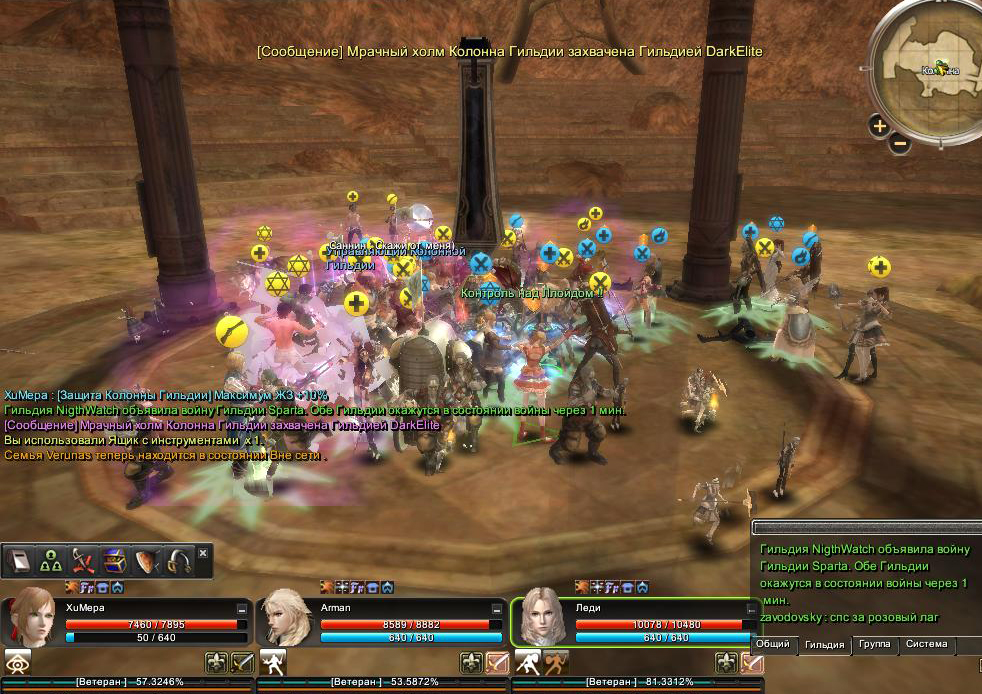The height and width of the screenshot is (694, 982).
Task: Open the treasure chest inventory icon
Action: point(114,562)
